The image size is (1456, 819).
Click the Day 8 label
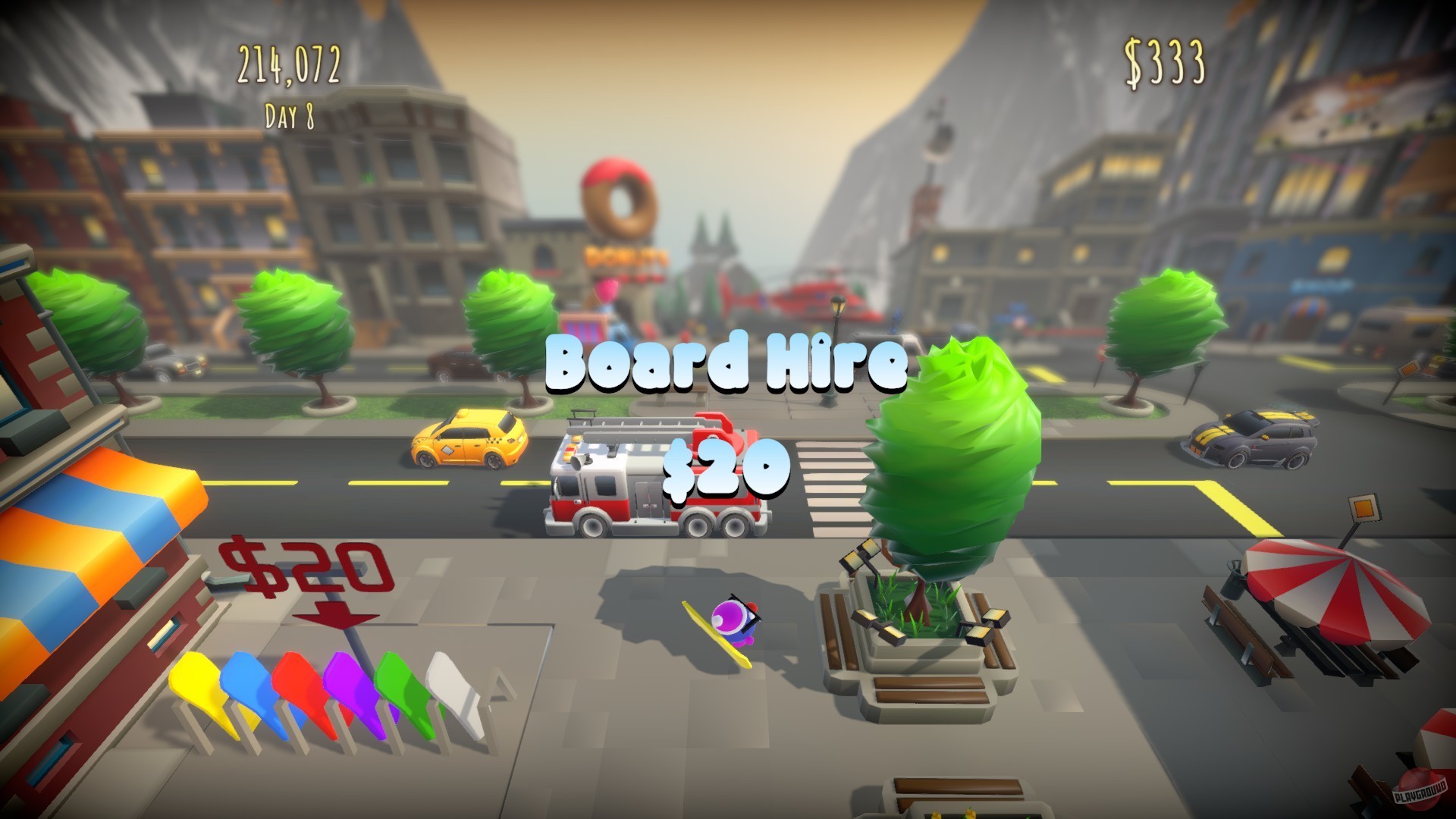click(x=289, y=115)
